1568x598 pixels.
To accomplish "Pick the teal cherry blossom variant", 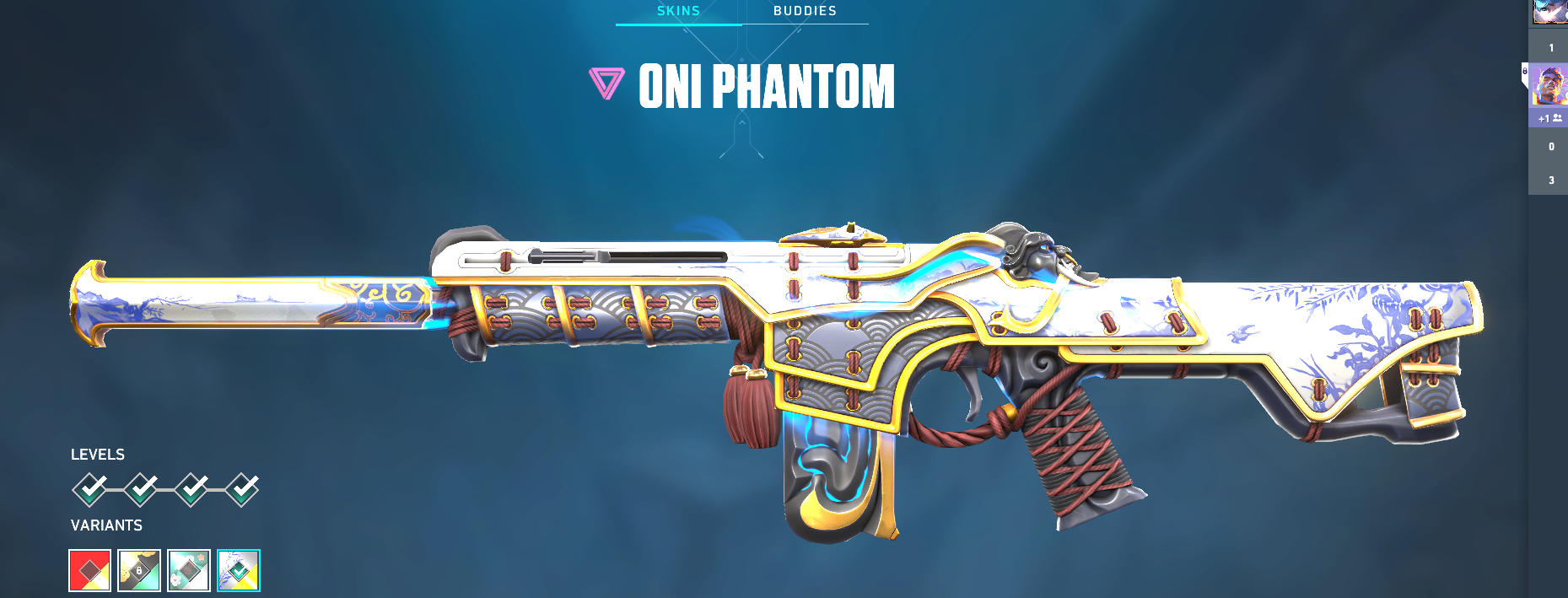I will [x=189, y=570].
